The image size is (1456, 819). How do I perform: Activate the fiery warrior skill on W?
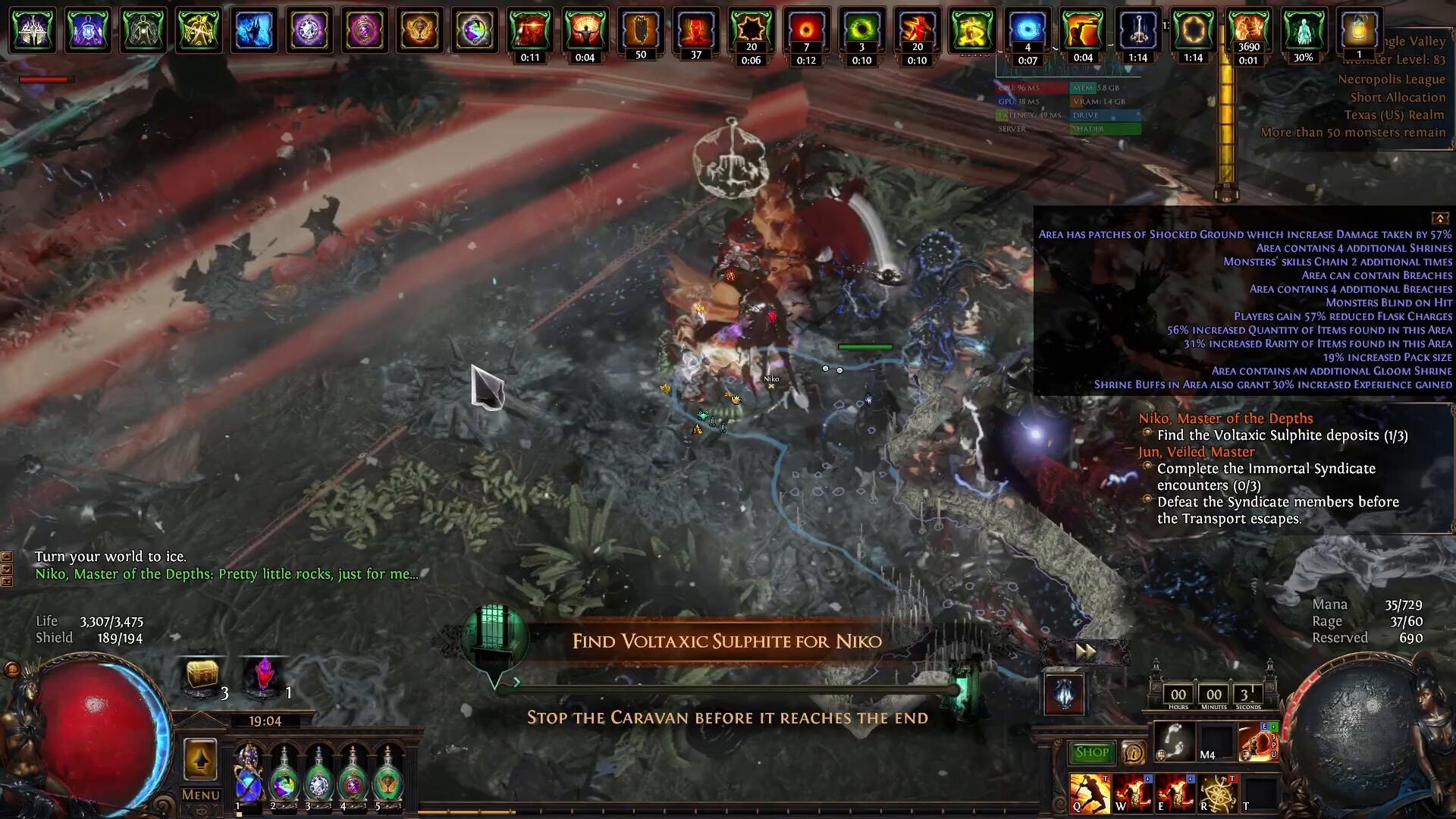click(x=1131, y=793)
